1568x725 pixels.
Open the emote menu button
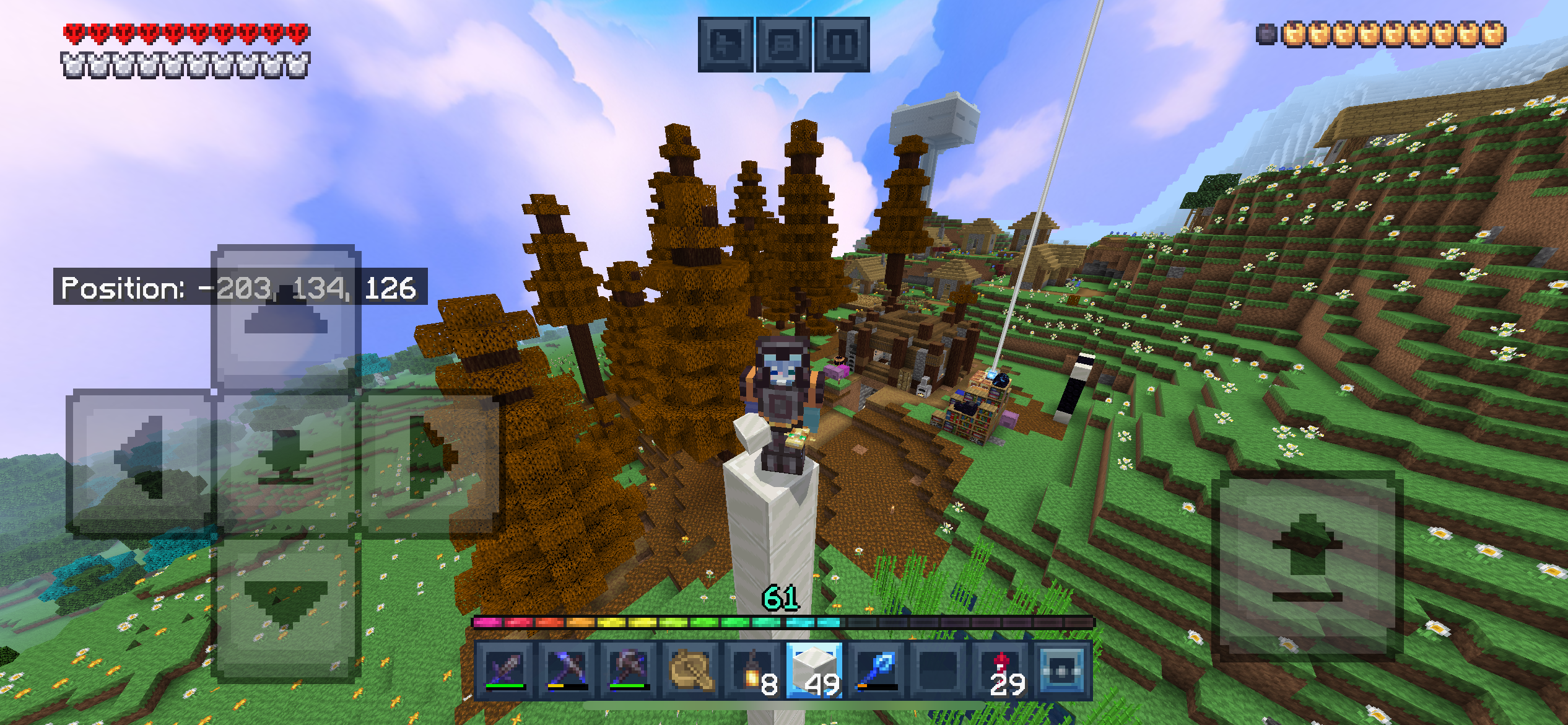(725, 45)
